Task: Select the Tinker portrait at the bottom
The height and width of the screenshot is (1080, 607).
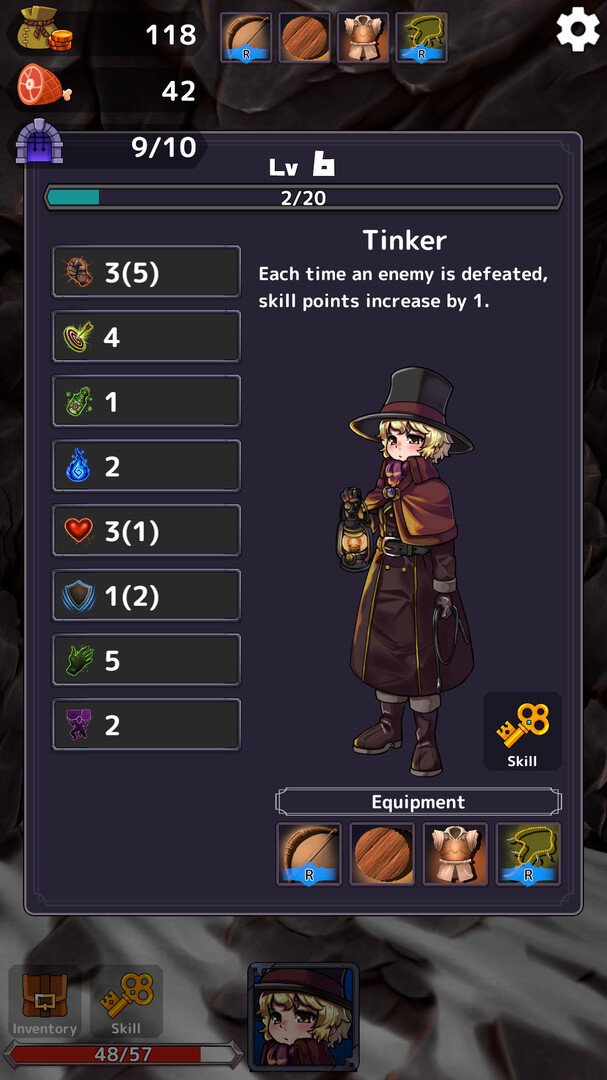Action: [x=303, y=1016]
